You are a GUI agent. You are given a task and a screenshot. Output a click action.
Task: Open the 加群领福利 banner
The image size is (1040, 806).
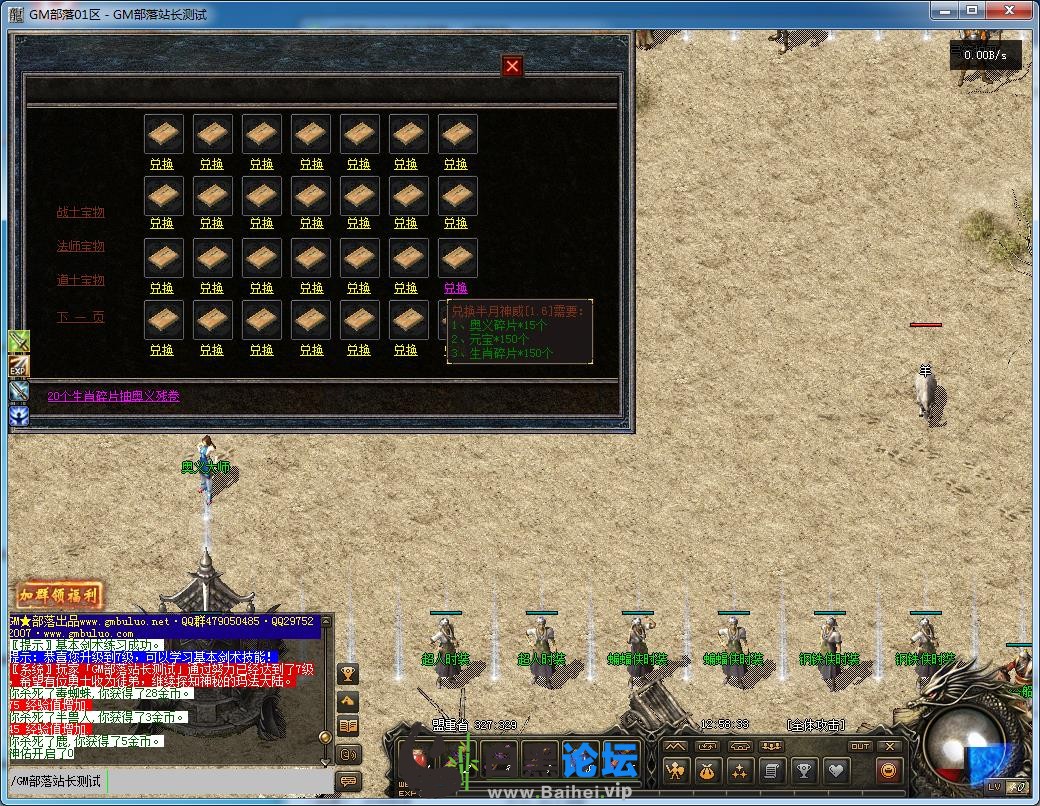point(58,595)
